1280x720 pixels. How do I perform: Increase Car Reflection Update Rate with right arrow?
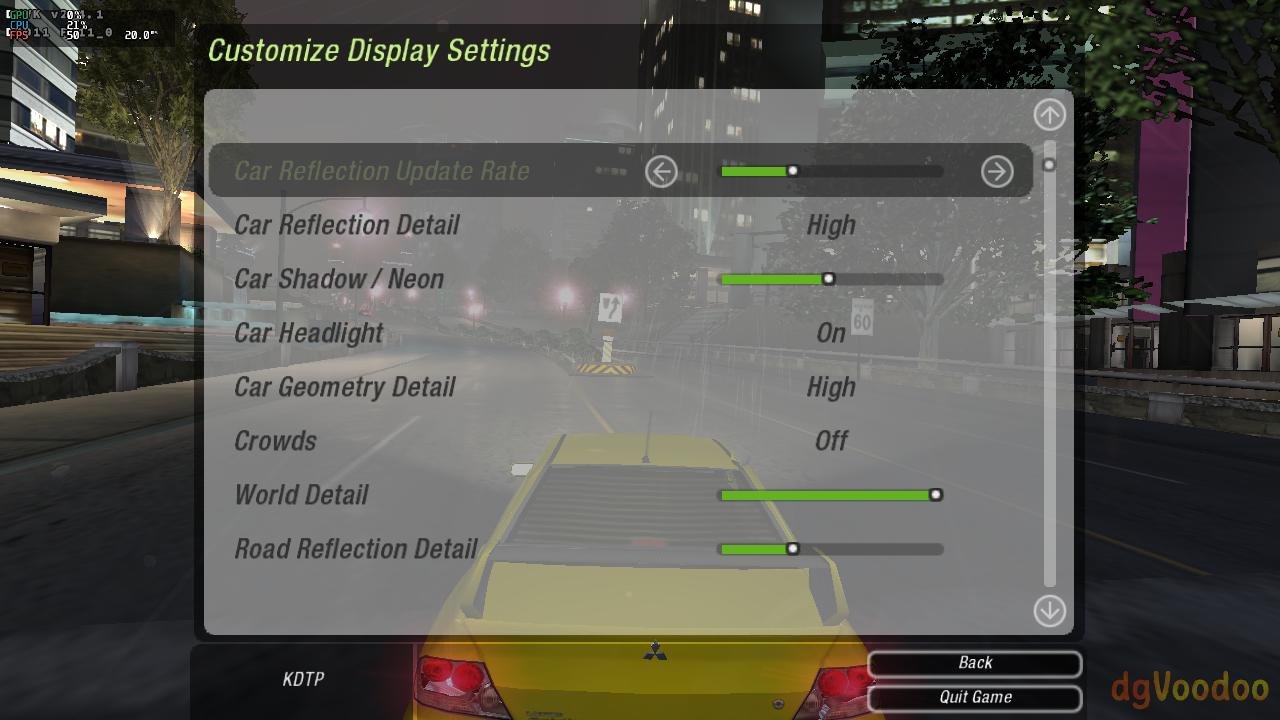997,172
